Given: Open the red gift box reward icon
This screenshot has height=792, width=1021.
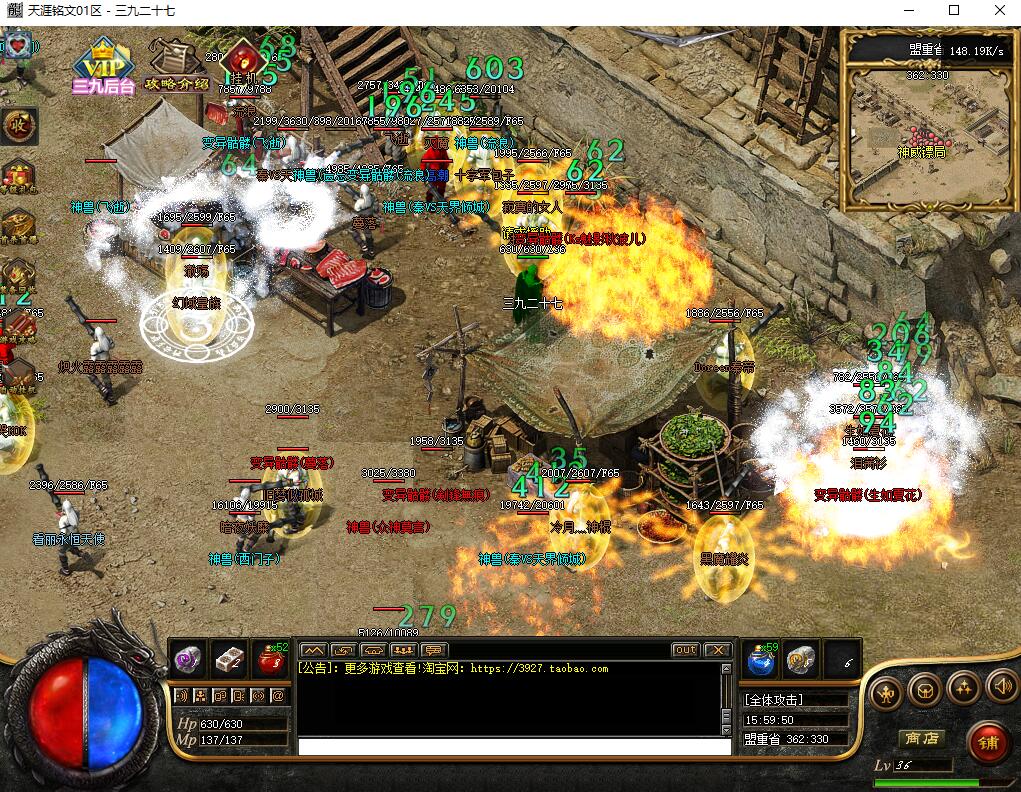Looking at the screenshot, I should [18, 174].
